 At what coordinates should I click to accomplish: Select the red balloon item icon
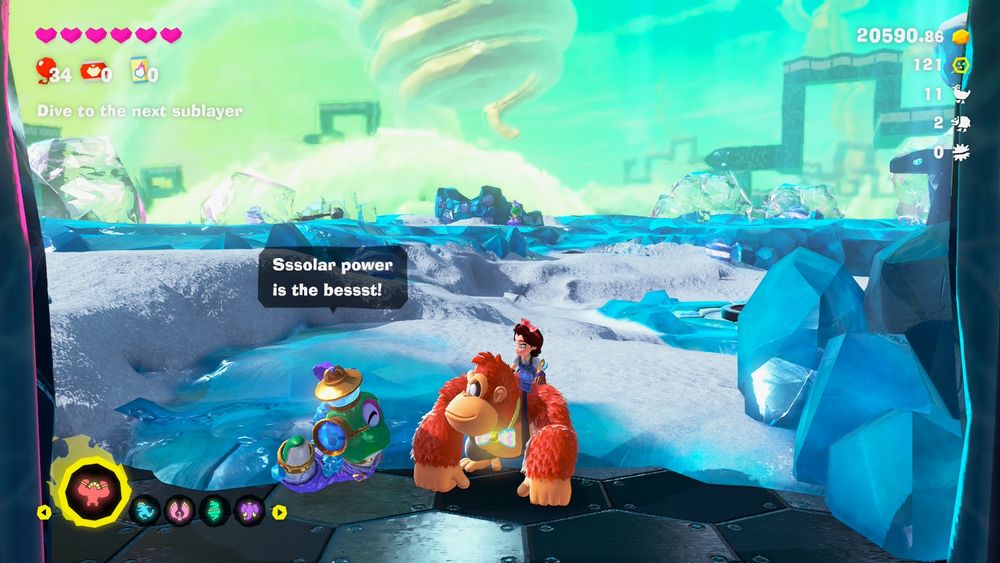(45, 69)
